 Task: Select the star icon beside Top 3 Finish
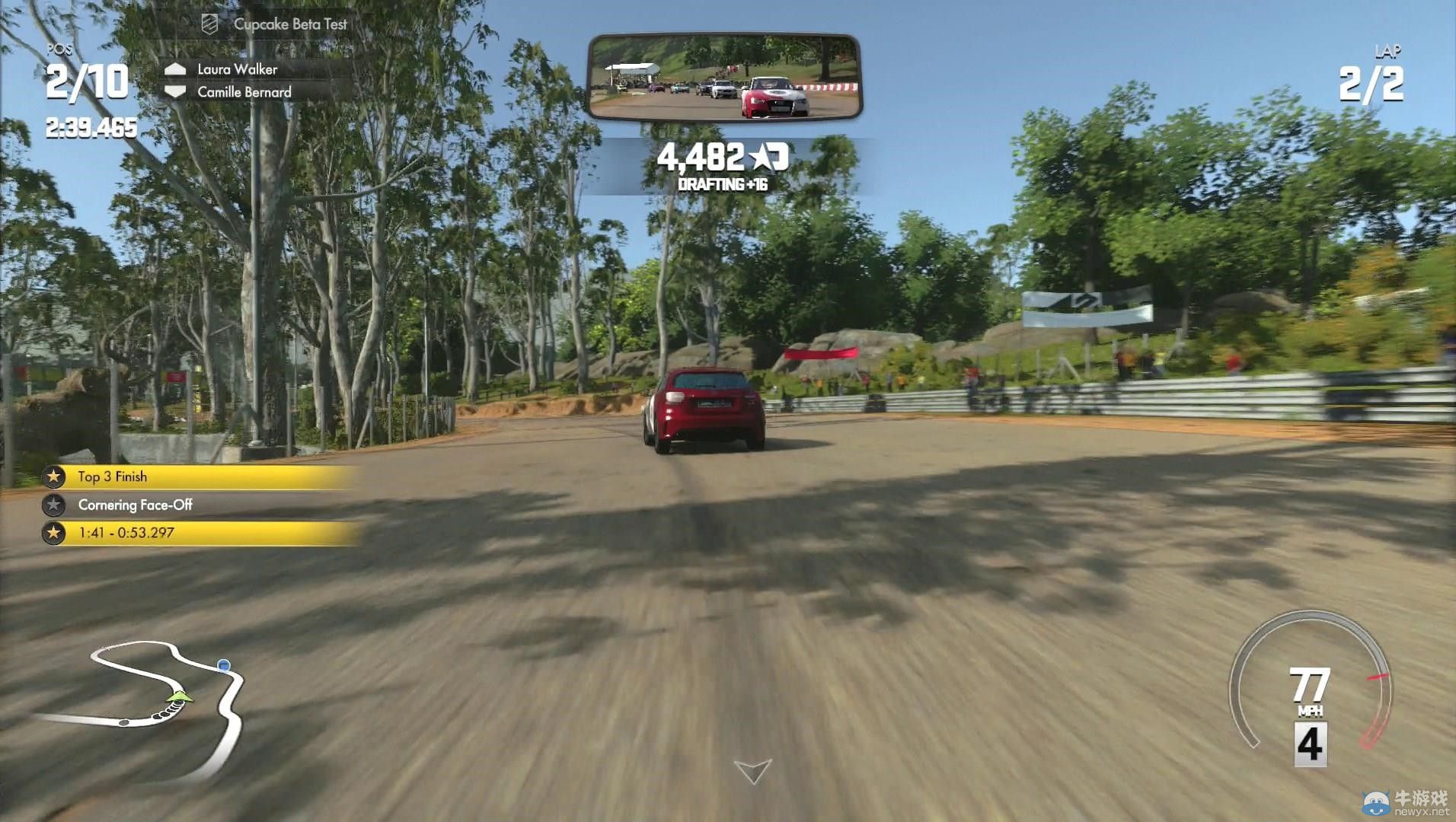pyautogui.click(x=53, y=476)
